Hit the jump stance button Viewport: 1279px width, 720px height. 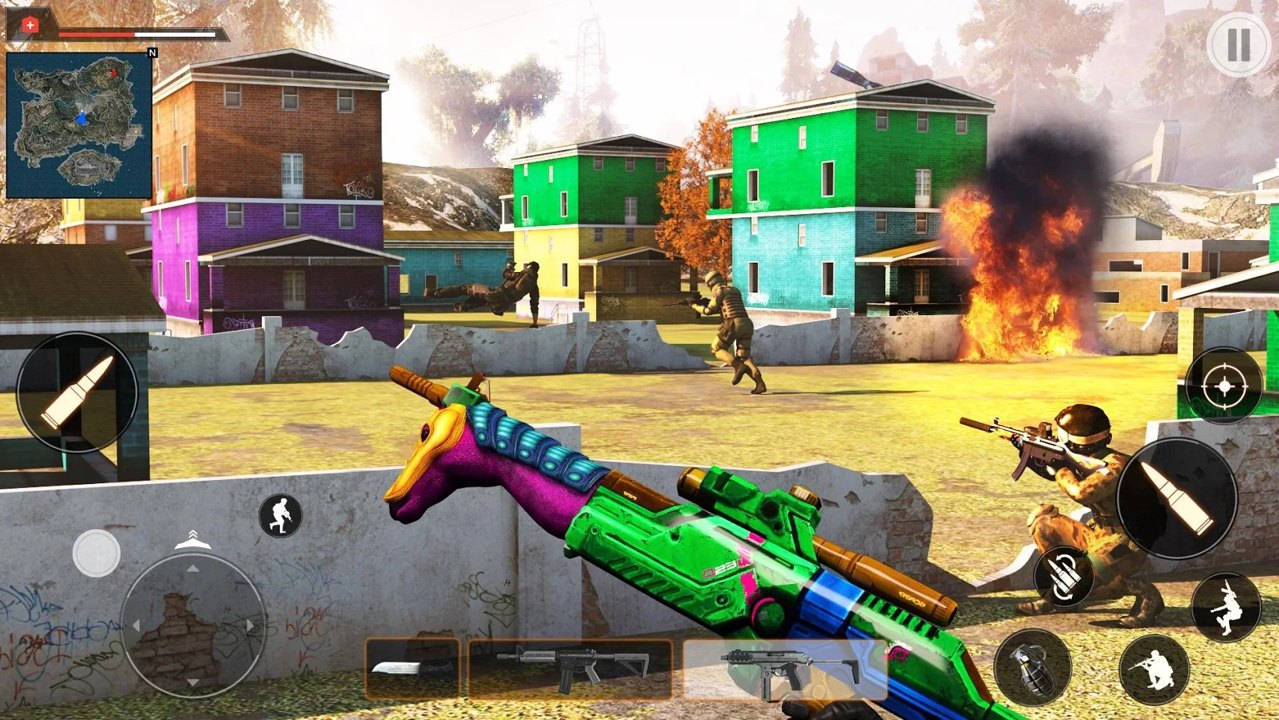[x=1225, y=607]
